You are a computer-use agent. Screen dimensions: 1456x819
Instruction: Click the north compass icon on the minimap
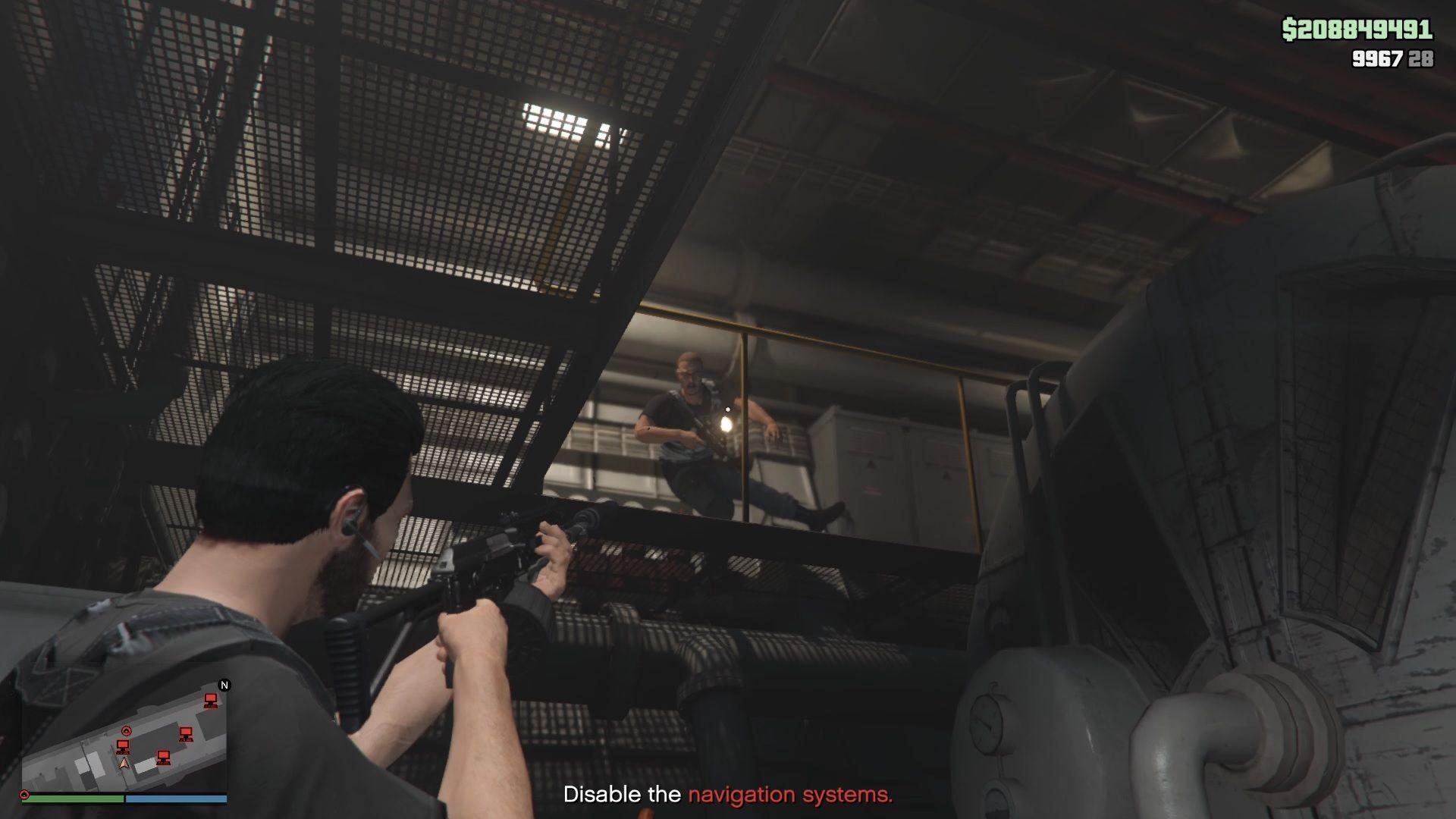[x=224, y=686]
